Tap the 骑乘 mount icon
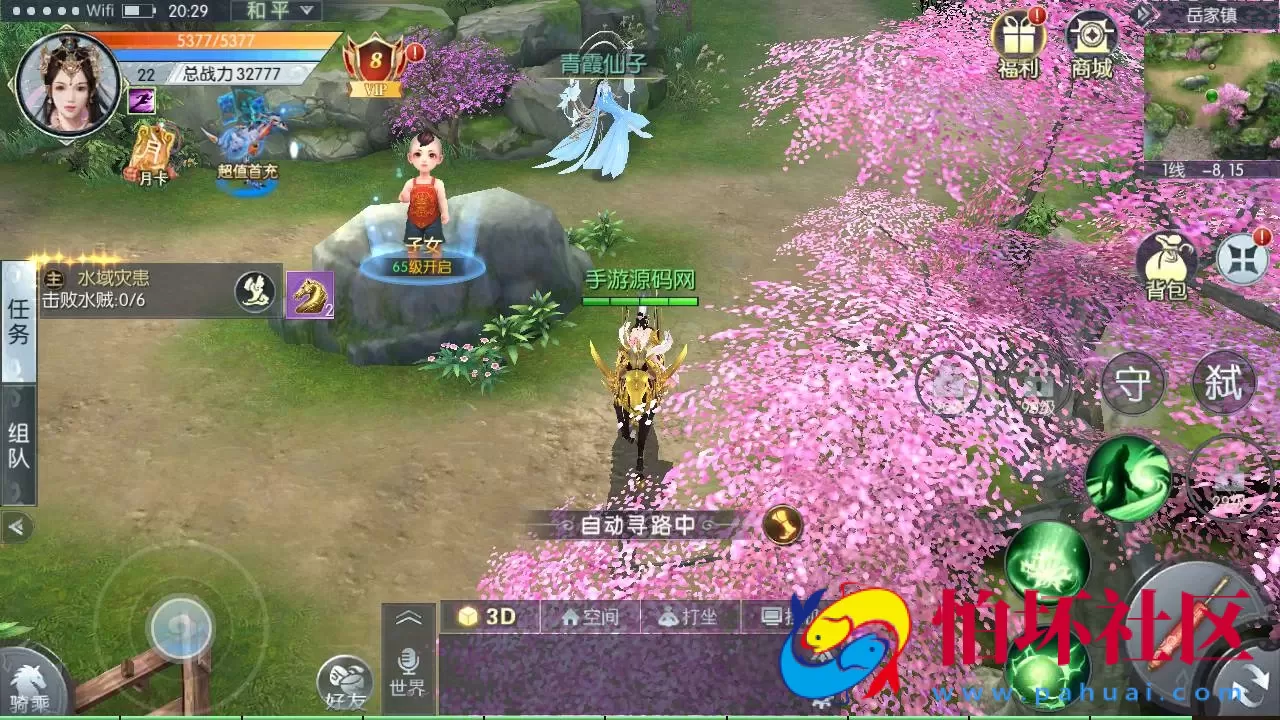The width and height of the screenshot is (1280, 720). [x=30, y=685]
